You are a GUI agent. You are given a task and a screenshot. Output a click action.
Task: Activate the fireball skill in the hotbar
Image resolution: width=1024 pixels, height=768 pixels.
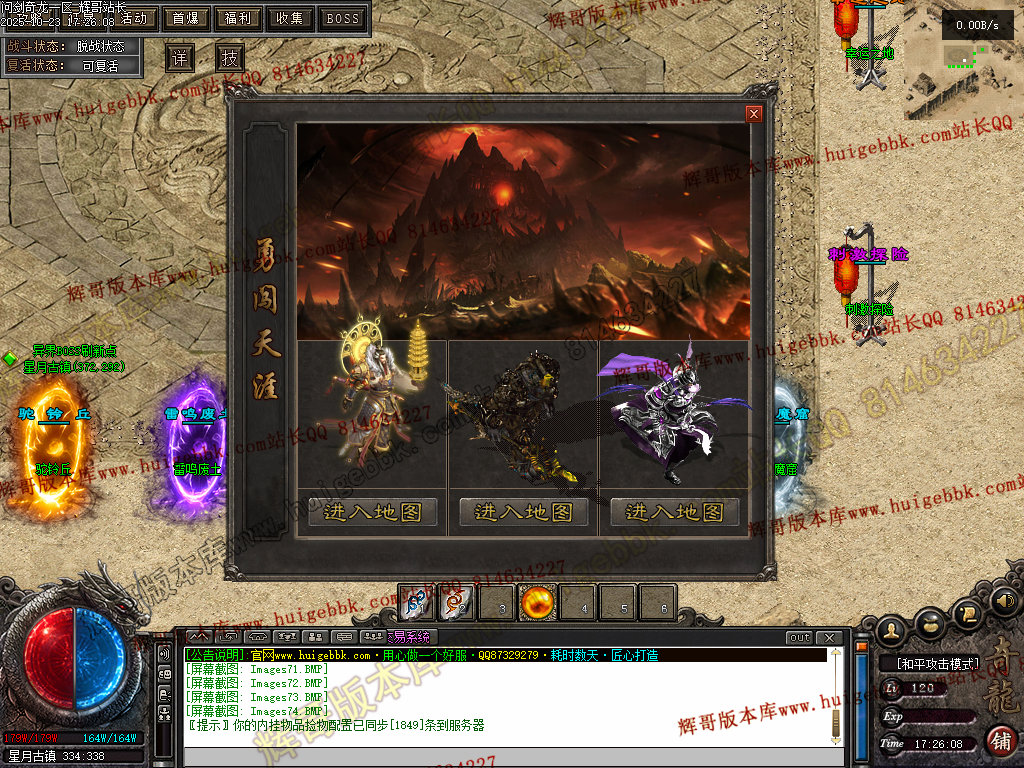pos(538,604)
